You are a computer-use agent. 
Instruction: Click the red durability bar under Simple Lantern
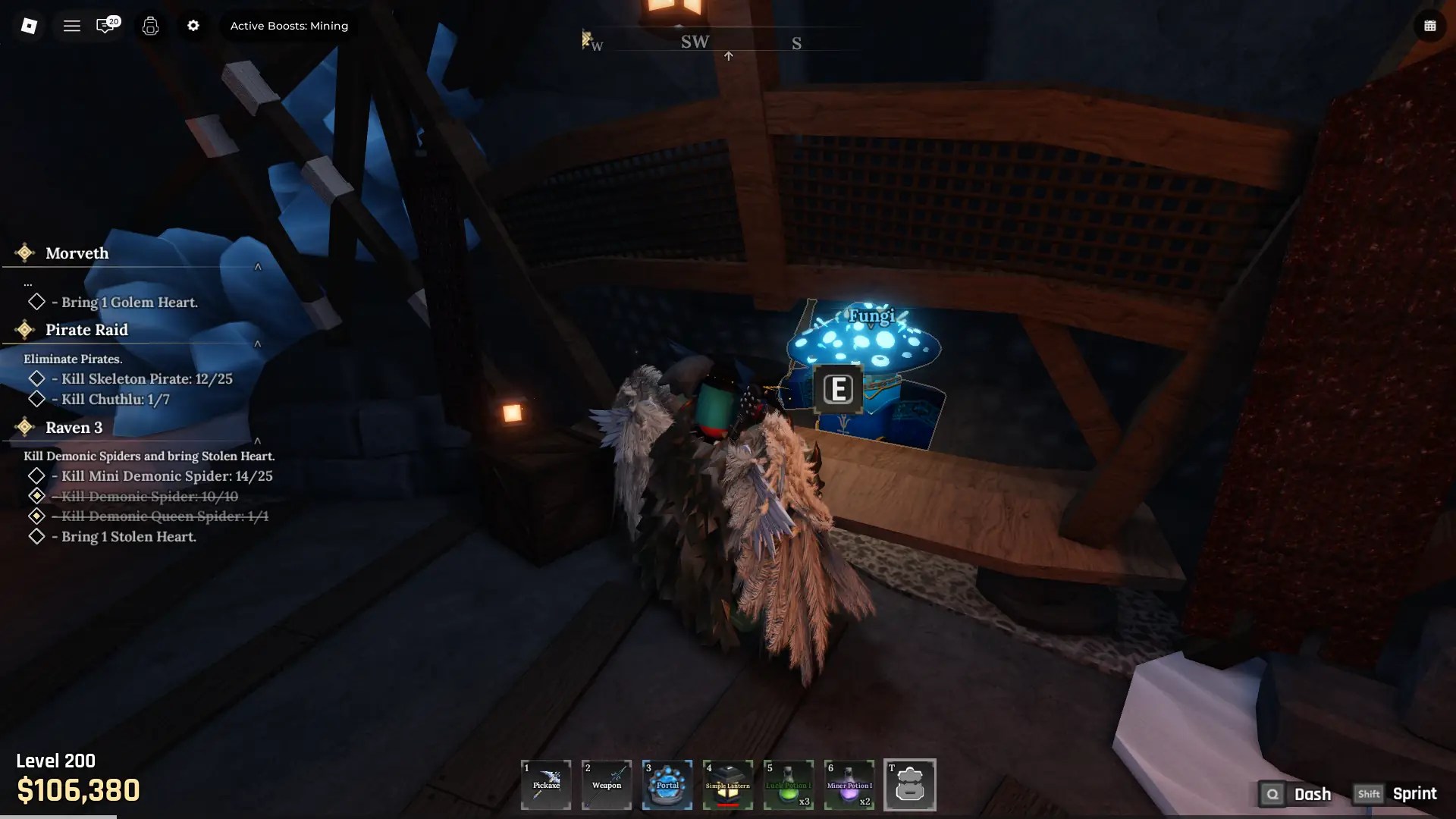click(x=727, y=805)
